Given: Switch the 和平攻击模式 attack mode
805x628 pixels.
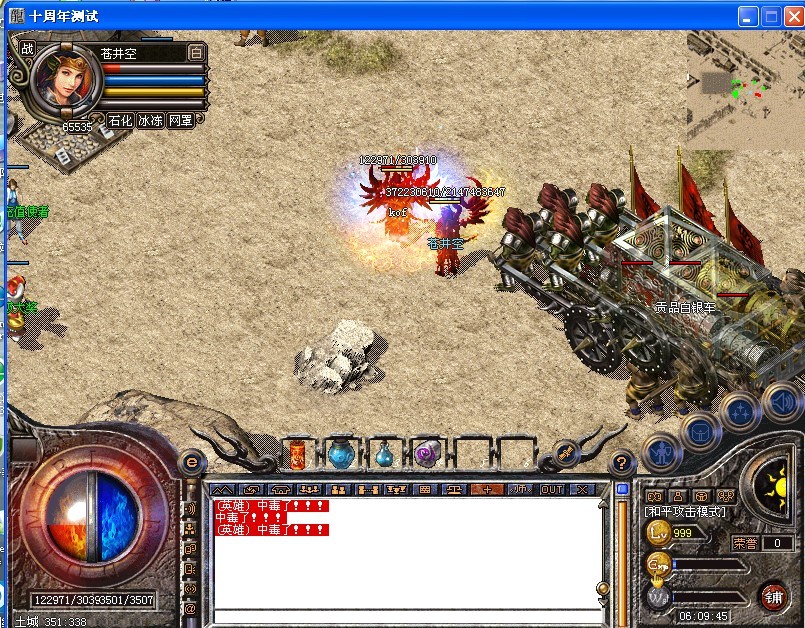Looking at the screenshot, I should point(686,512).
